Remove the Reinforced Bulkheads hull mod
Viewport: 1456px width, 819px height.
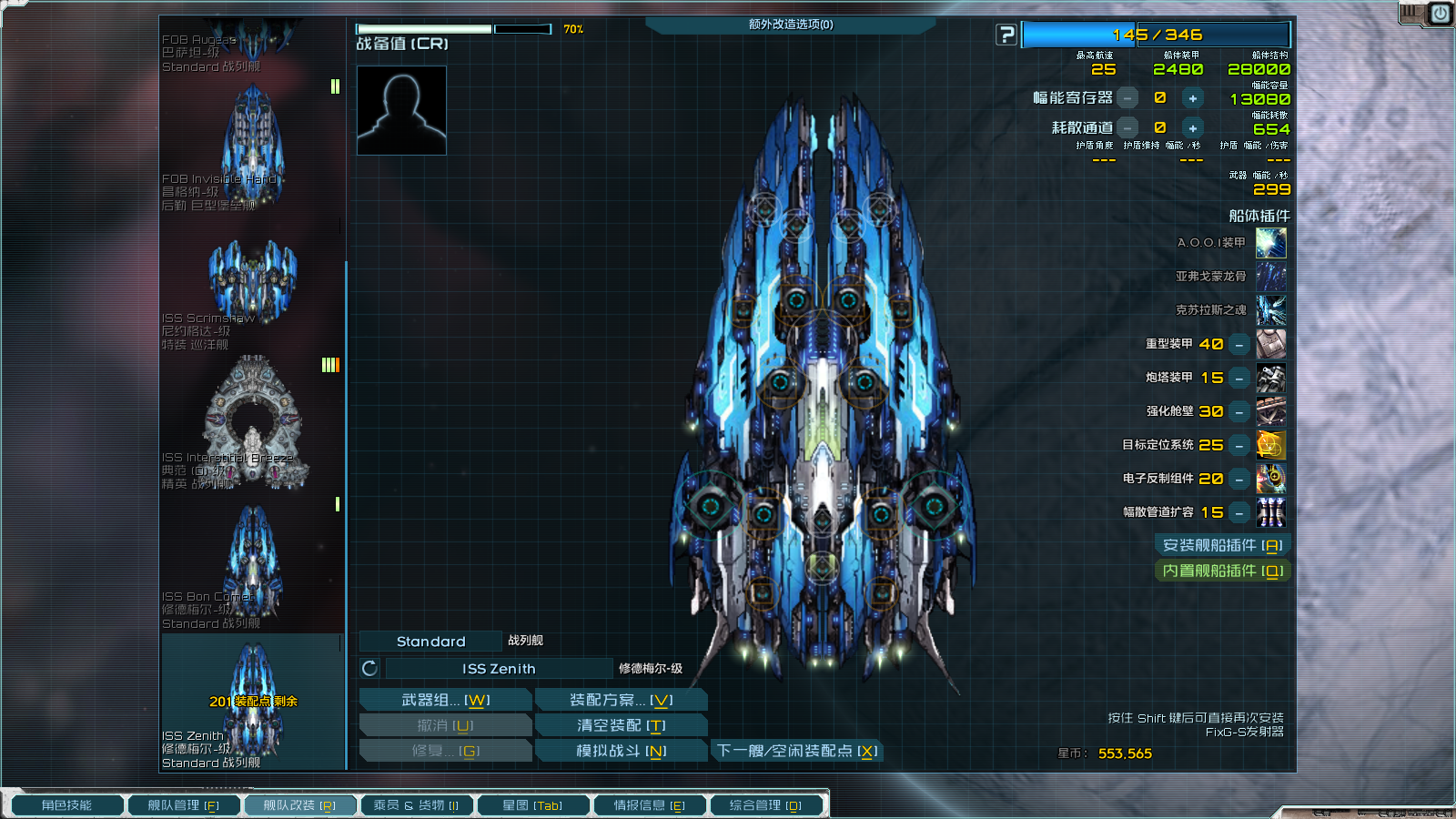tap(1239, 412)
